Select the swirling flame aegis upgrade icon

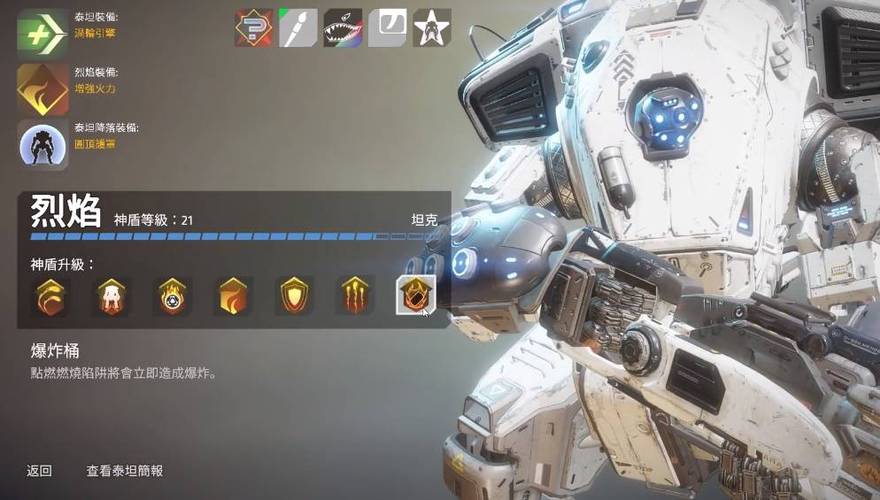50,296
